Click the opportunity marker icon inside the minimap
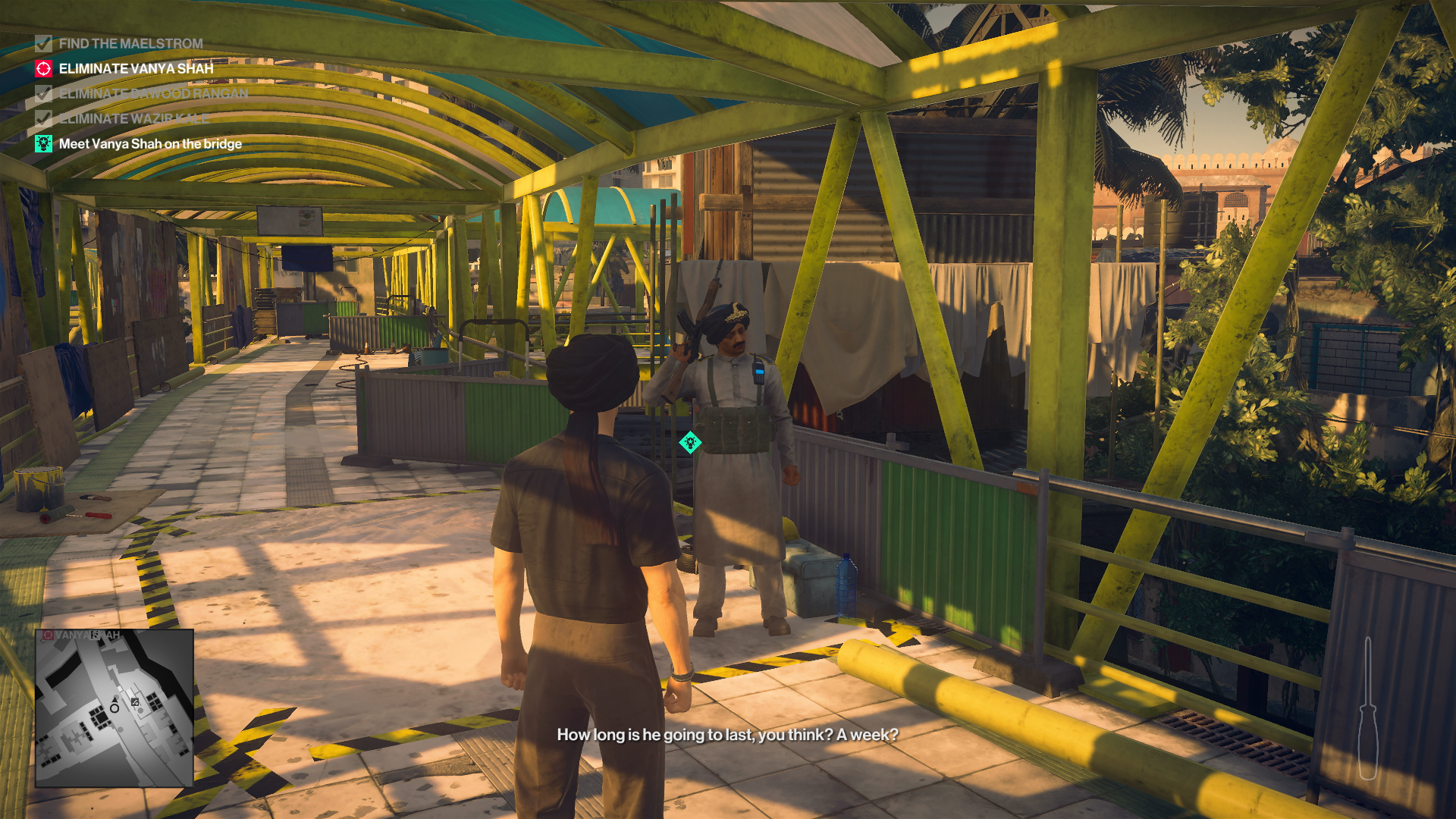This screenshot has height=819, width=1456. coord(134,701)
